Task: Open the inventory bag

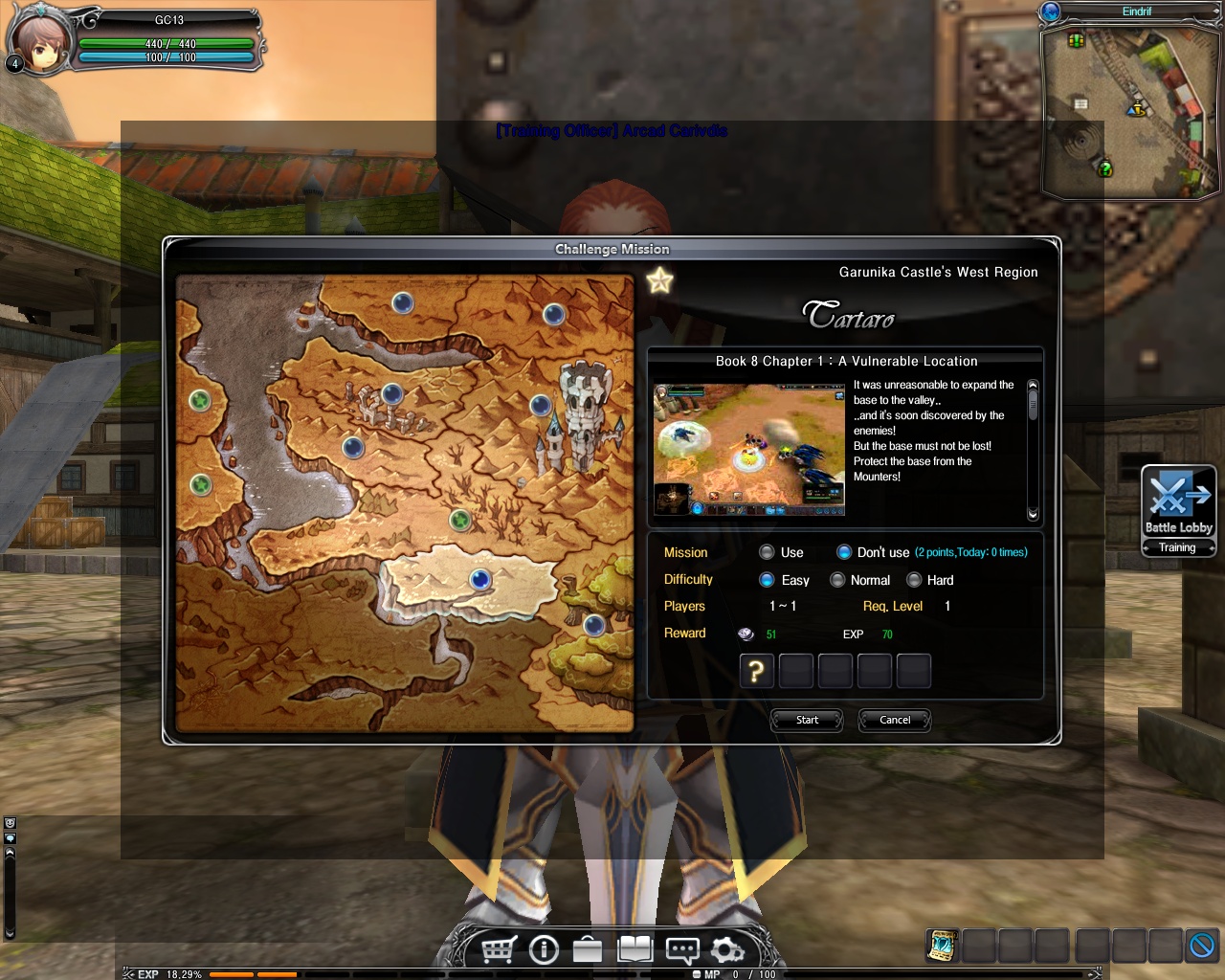Action: click(x=588, y=949)
